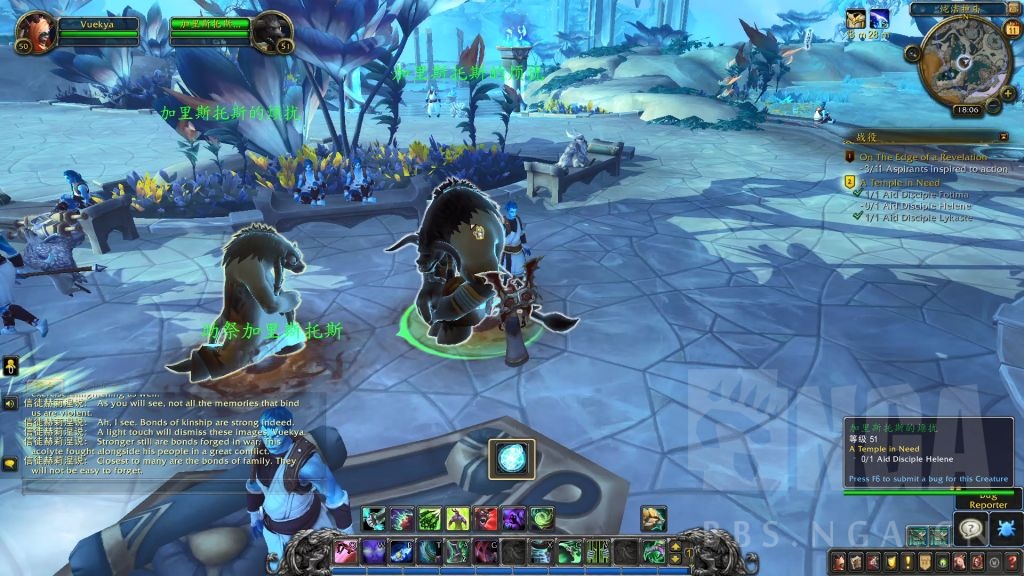Click the glowing orb extra action button

511,459
